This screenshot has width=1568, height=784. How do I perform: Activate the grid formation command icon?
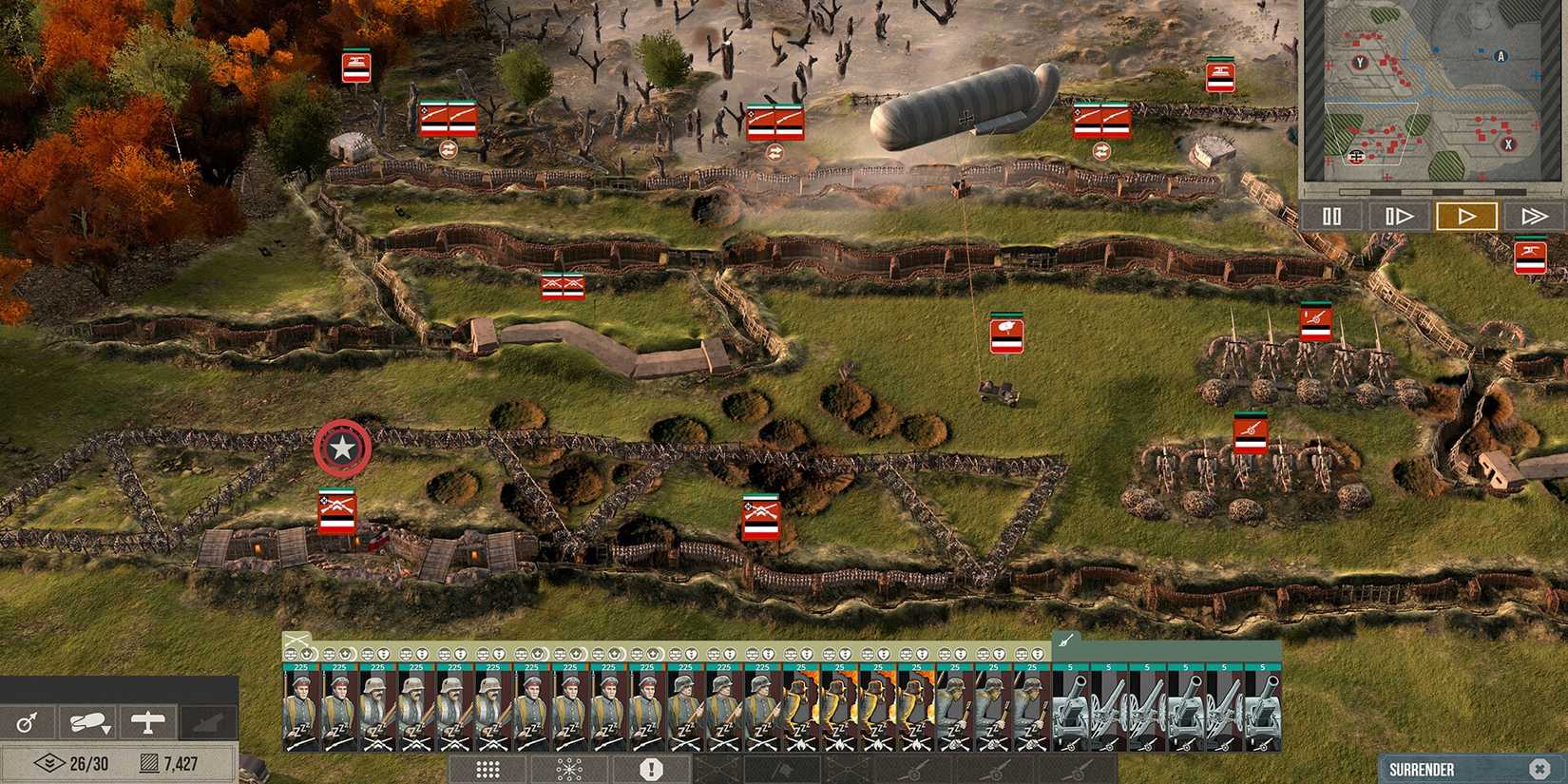[x=487, y=767]
